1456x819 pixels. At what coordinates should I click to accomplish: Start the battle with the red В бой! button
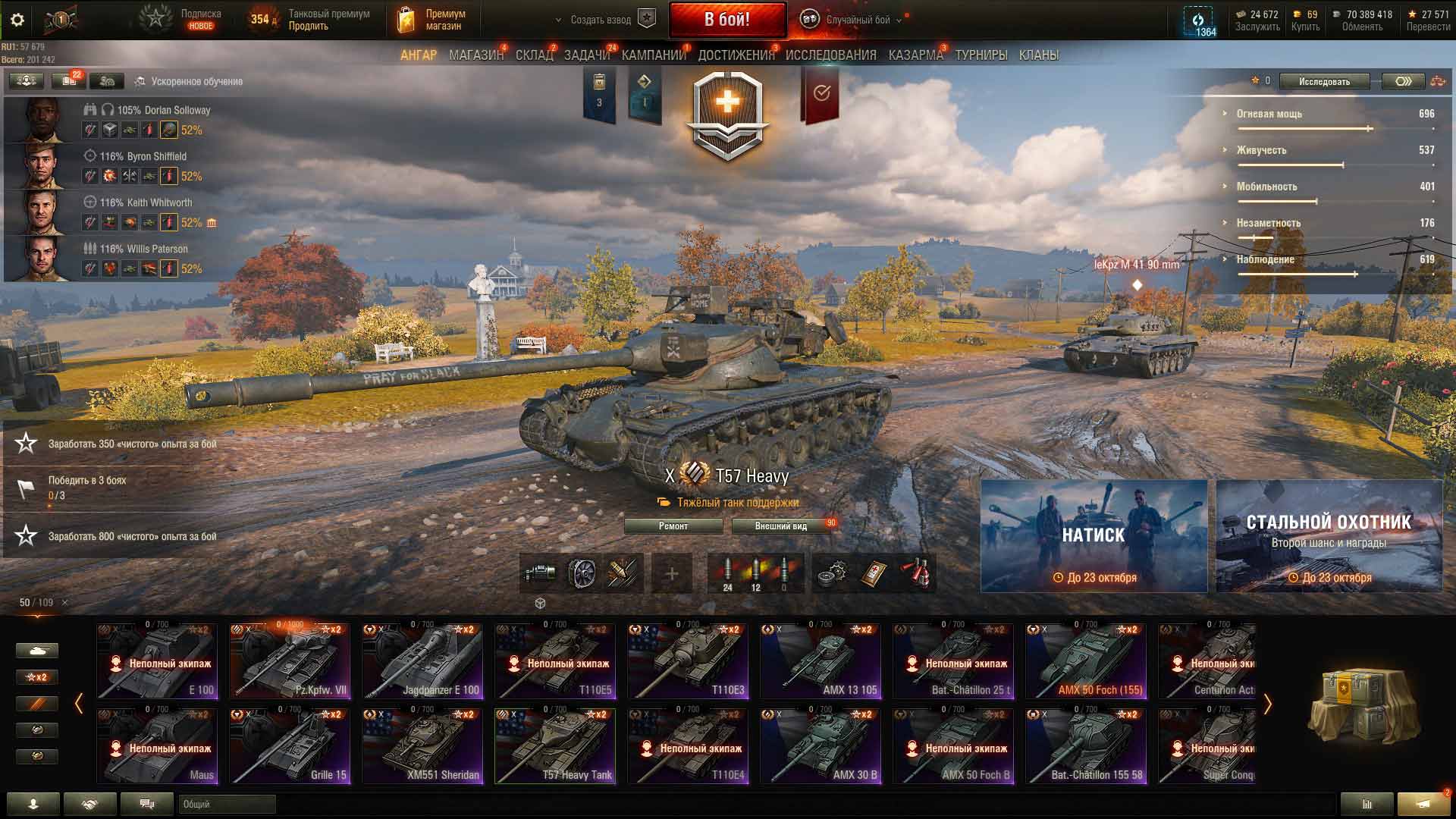click(x=726, y=20)
